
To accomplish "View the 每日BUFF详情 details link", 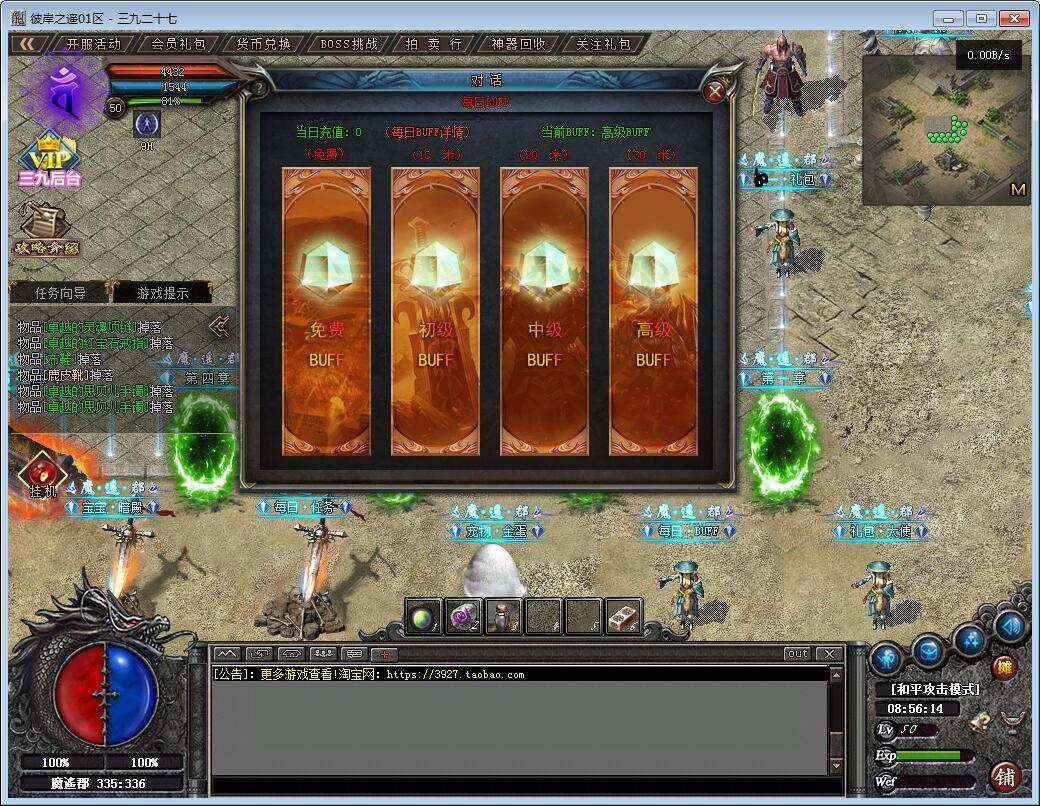I will click(x=428, y=132).
